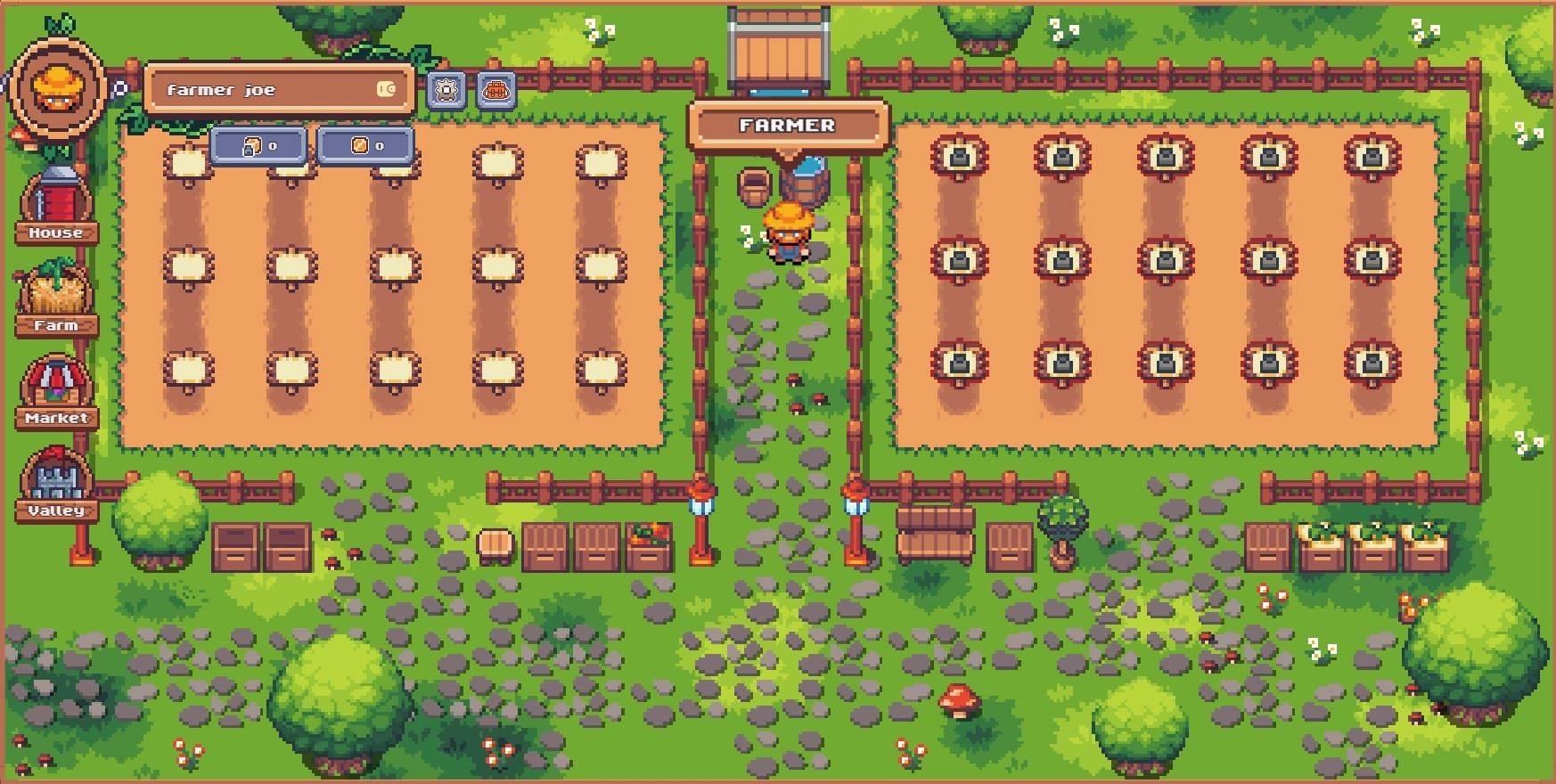Open the backpack inventory icon

(496, 89)
